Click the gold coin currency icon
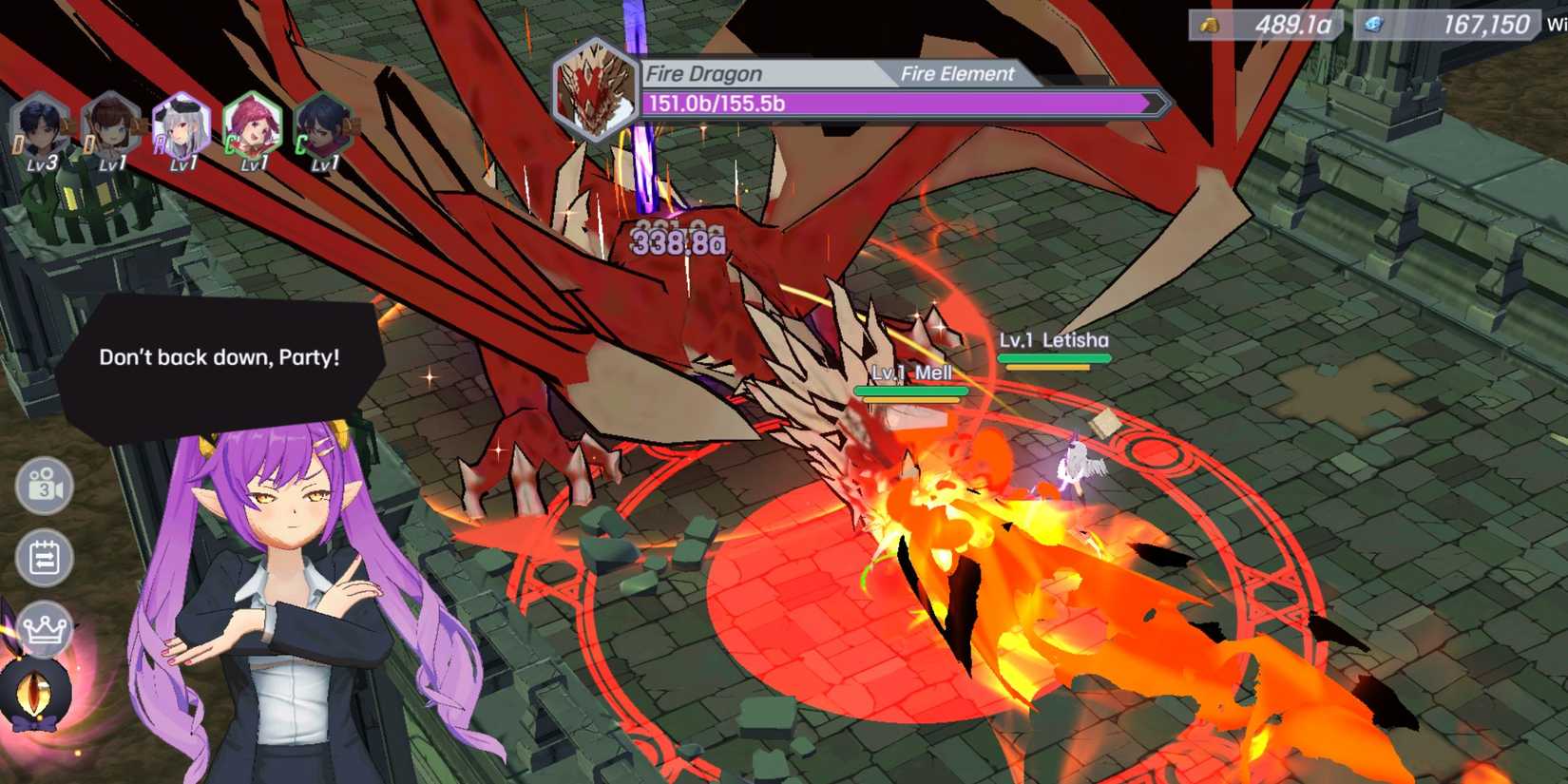1568x784 pixels. pyautogui.click(x=1210, y=25)
